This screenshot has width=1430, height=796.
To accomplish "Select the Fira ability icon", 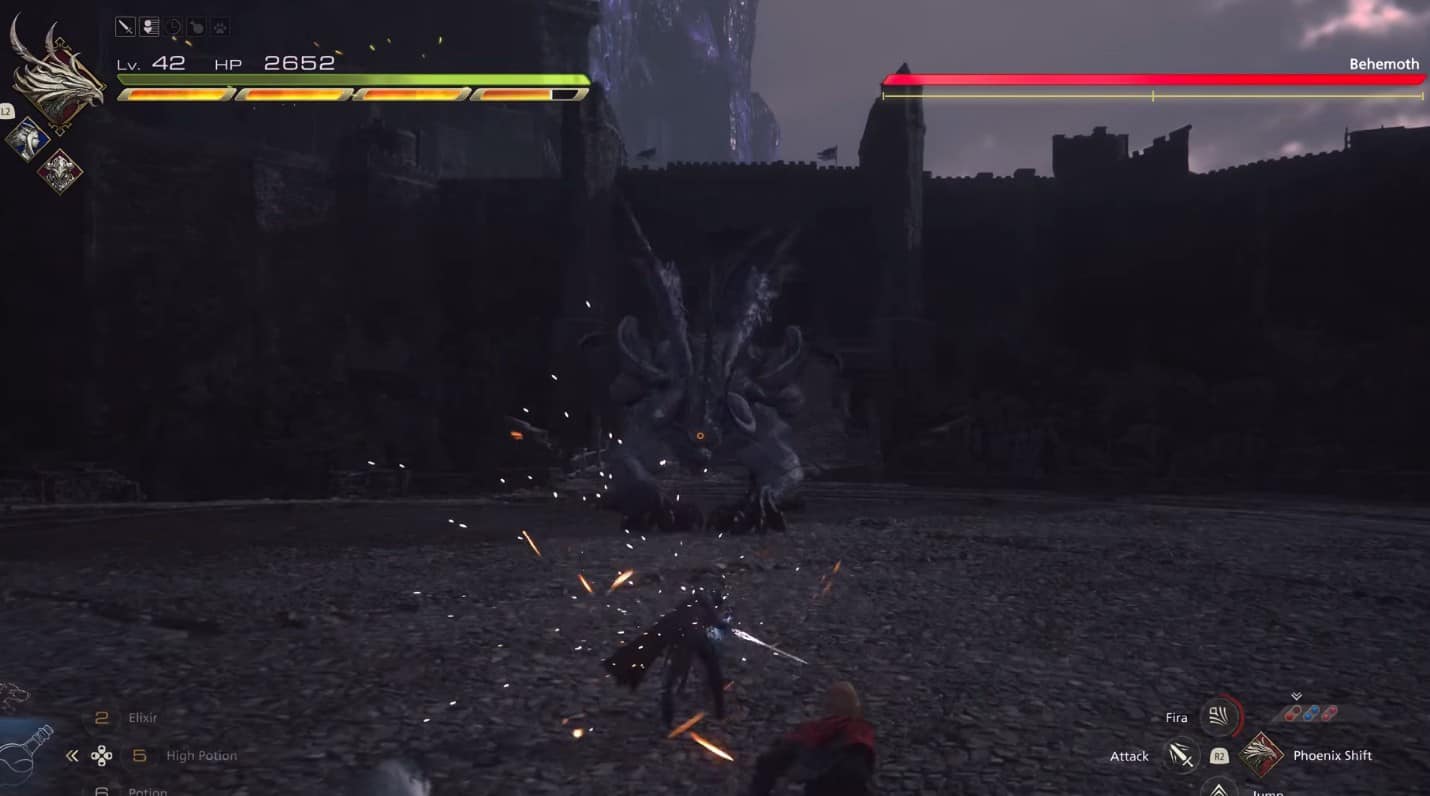I will click(1219, 718).
